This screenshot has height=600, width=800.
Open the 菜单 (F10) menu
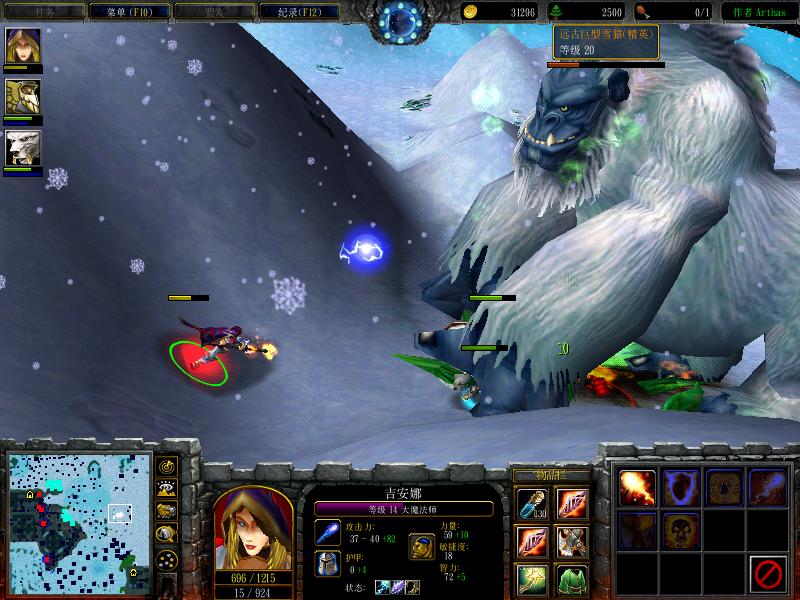[x=124, y=12]
